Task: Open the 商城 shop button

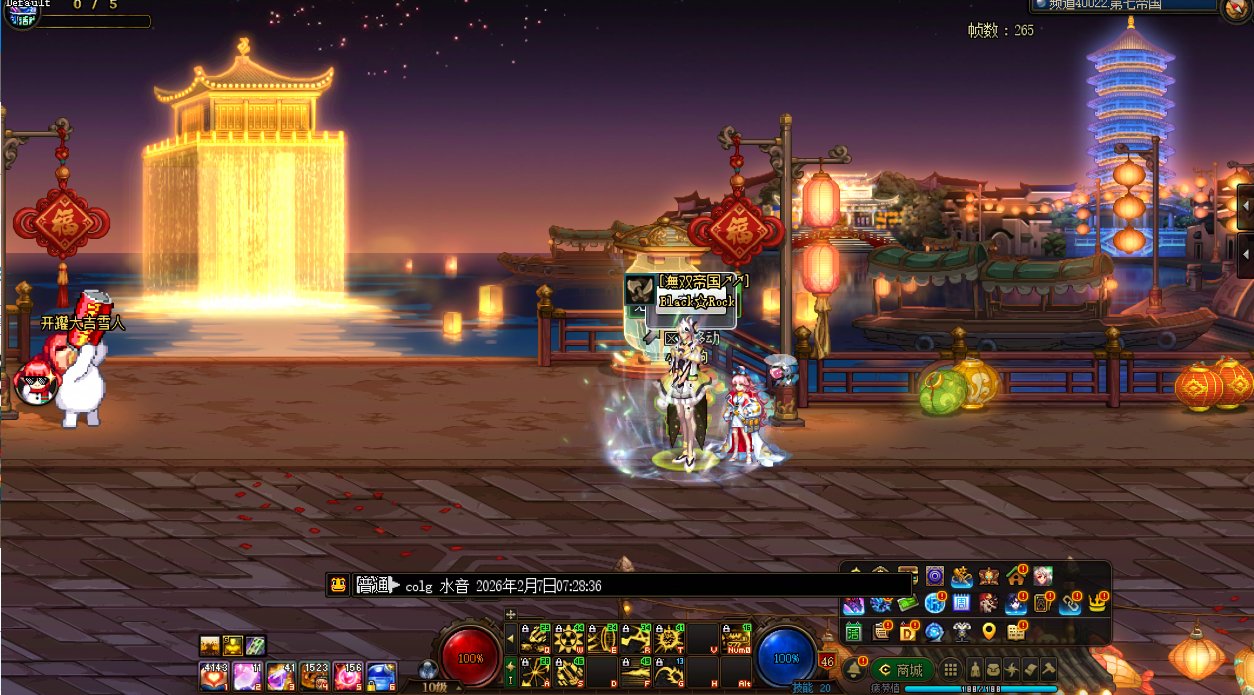Action: pos(902,670)
